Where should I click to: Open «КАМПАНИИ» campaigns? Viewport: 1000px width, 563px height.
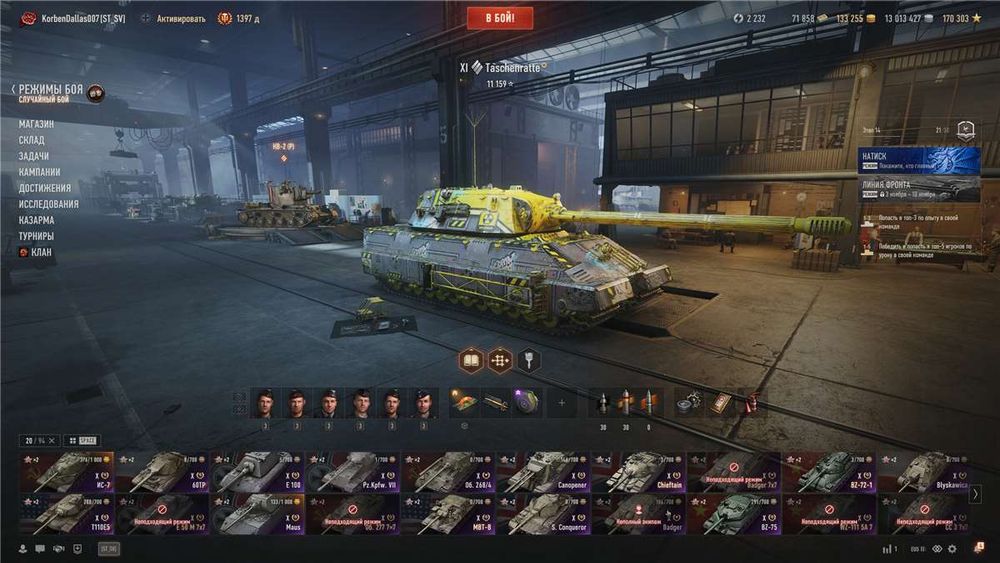(x=39, y=172)
